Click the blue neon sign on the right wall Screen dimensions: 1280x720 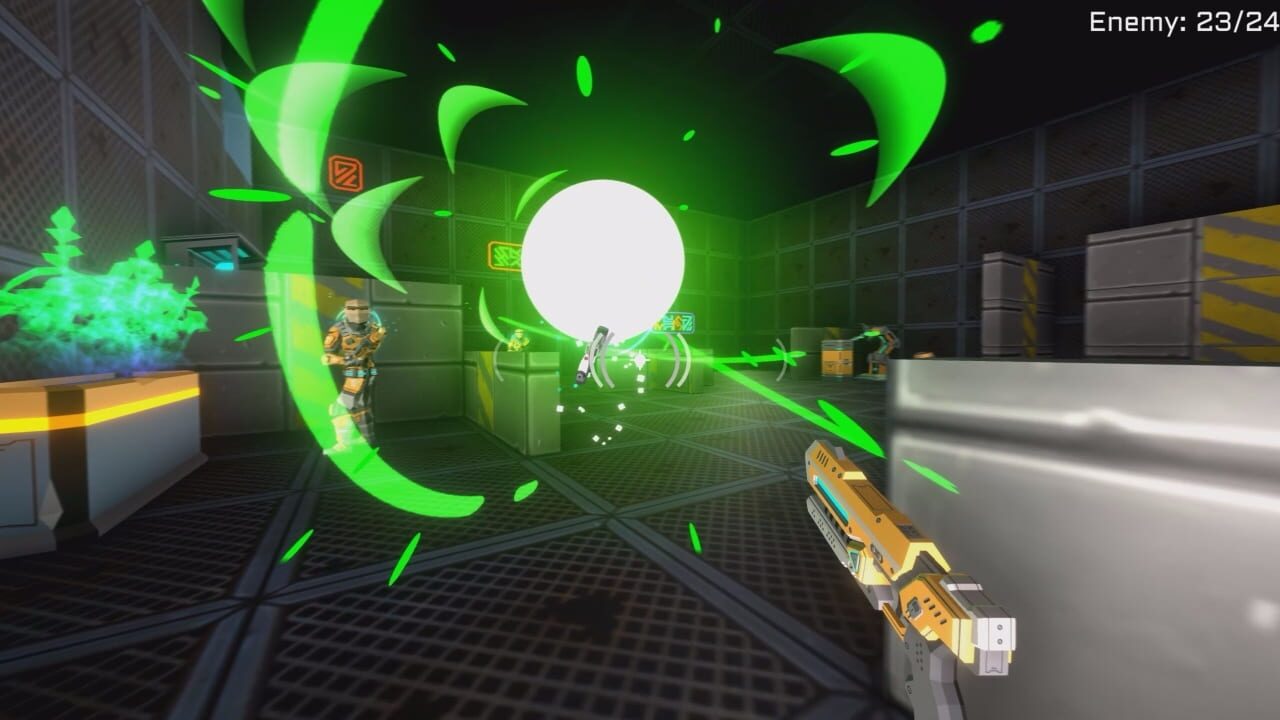click(676, 323)
